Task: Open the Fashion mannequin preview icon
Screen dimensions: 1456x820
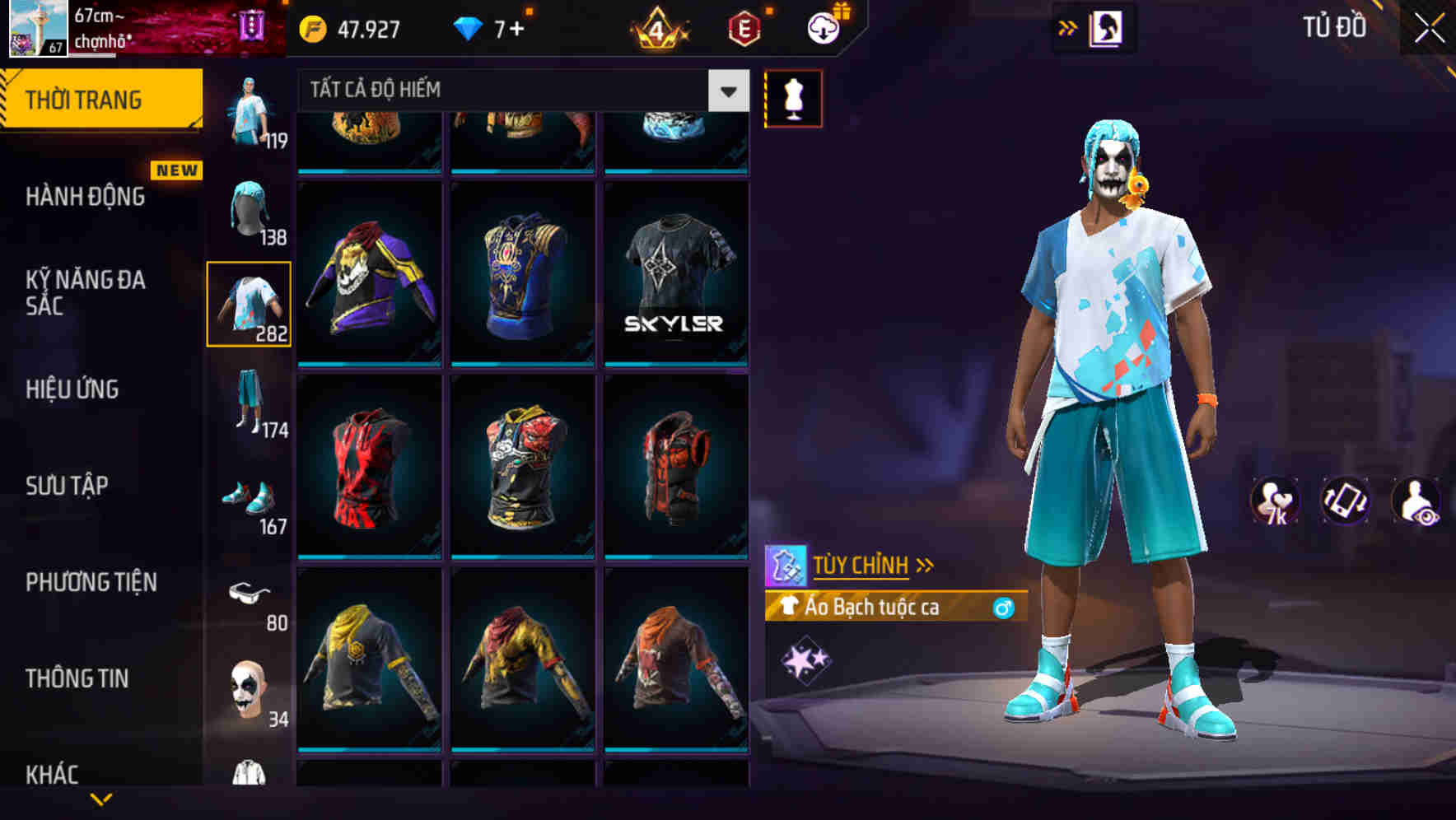Action: click(793, 96)
